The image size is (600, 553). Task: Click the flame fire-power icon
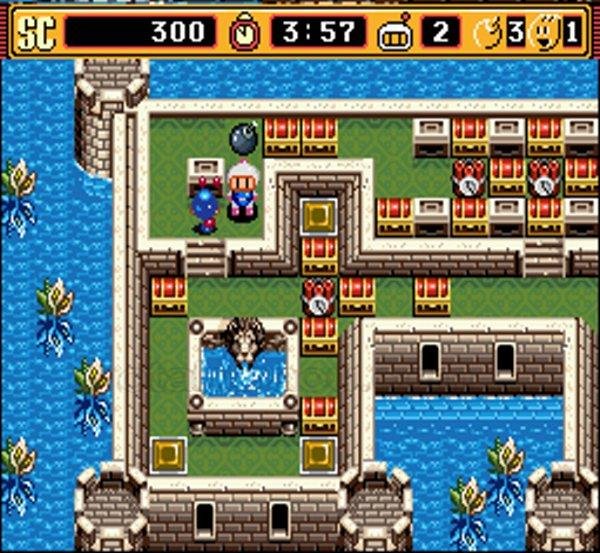coord(490,32)
